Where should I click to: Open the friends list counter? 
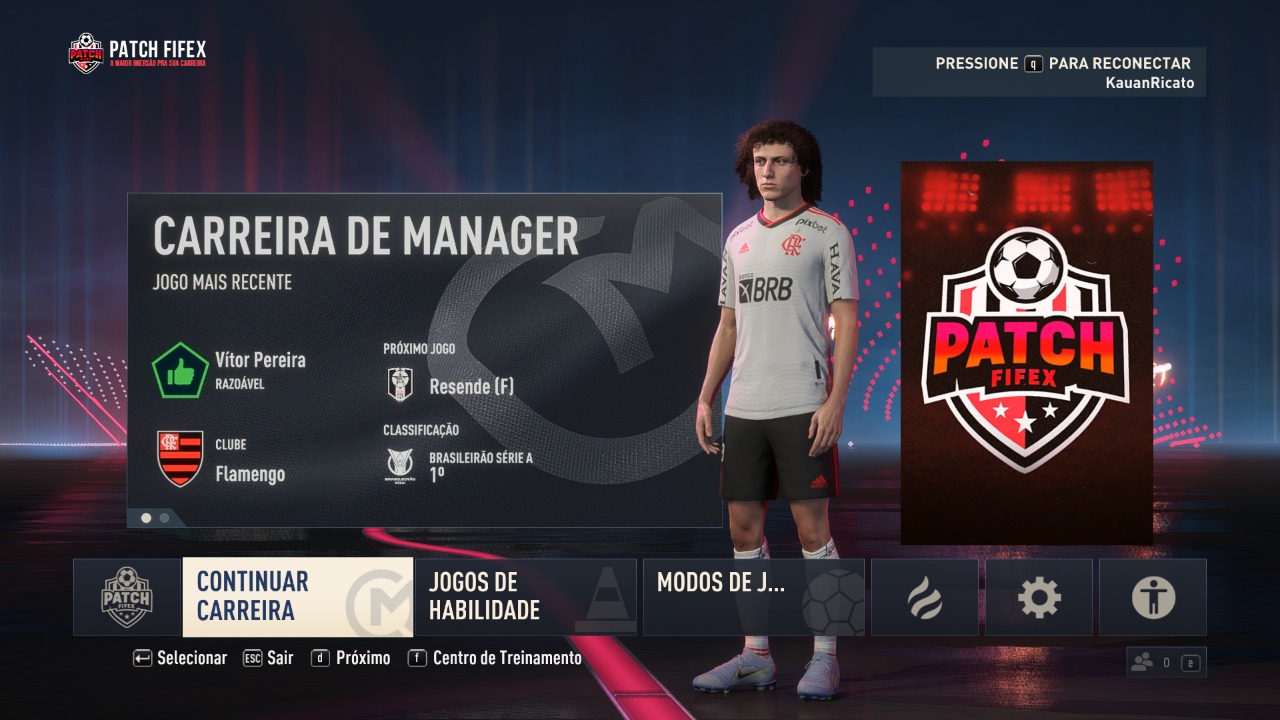click(x=1165, y=662)
